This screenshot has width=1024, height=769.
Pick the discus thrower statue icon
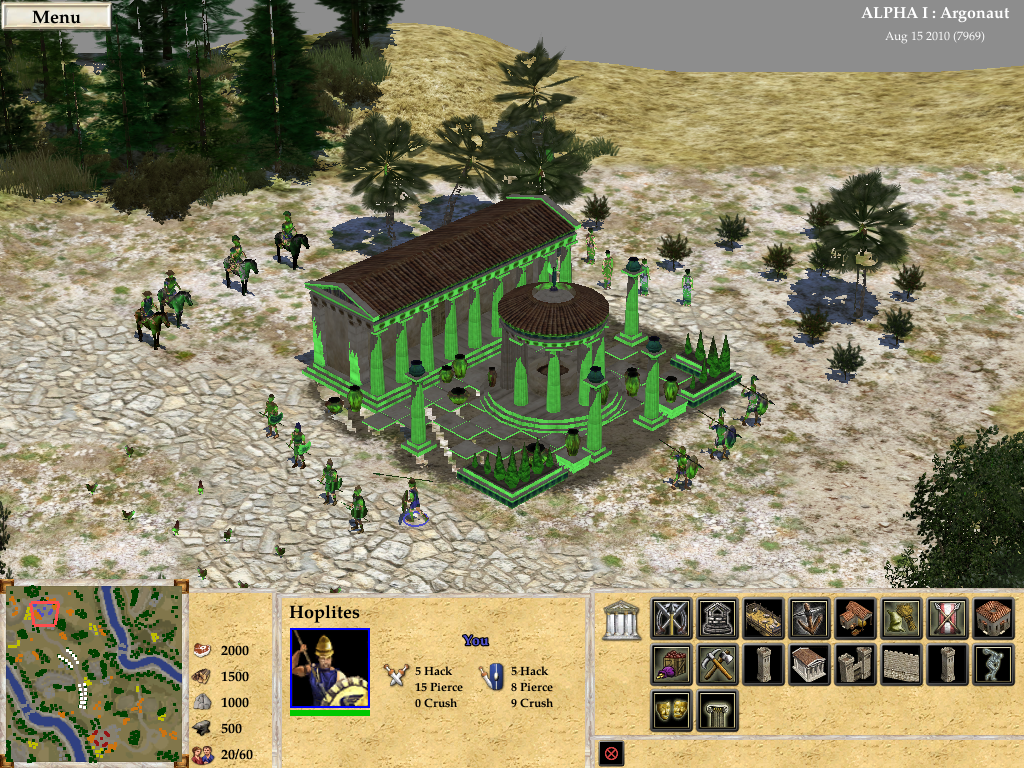[x=993, y=665]
